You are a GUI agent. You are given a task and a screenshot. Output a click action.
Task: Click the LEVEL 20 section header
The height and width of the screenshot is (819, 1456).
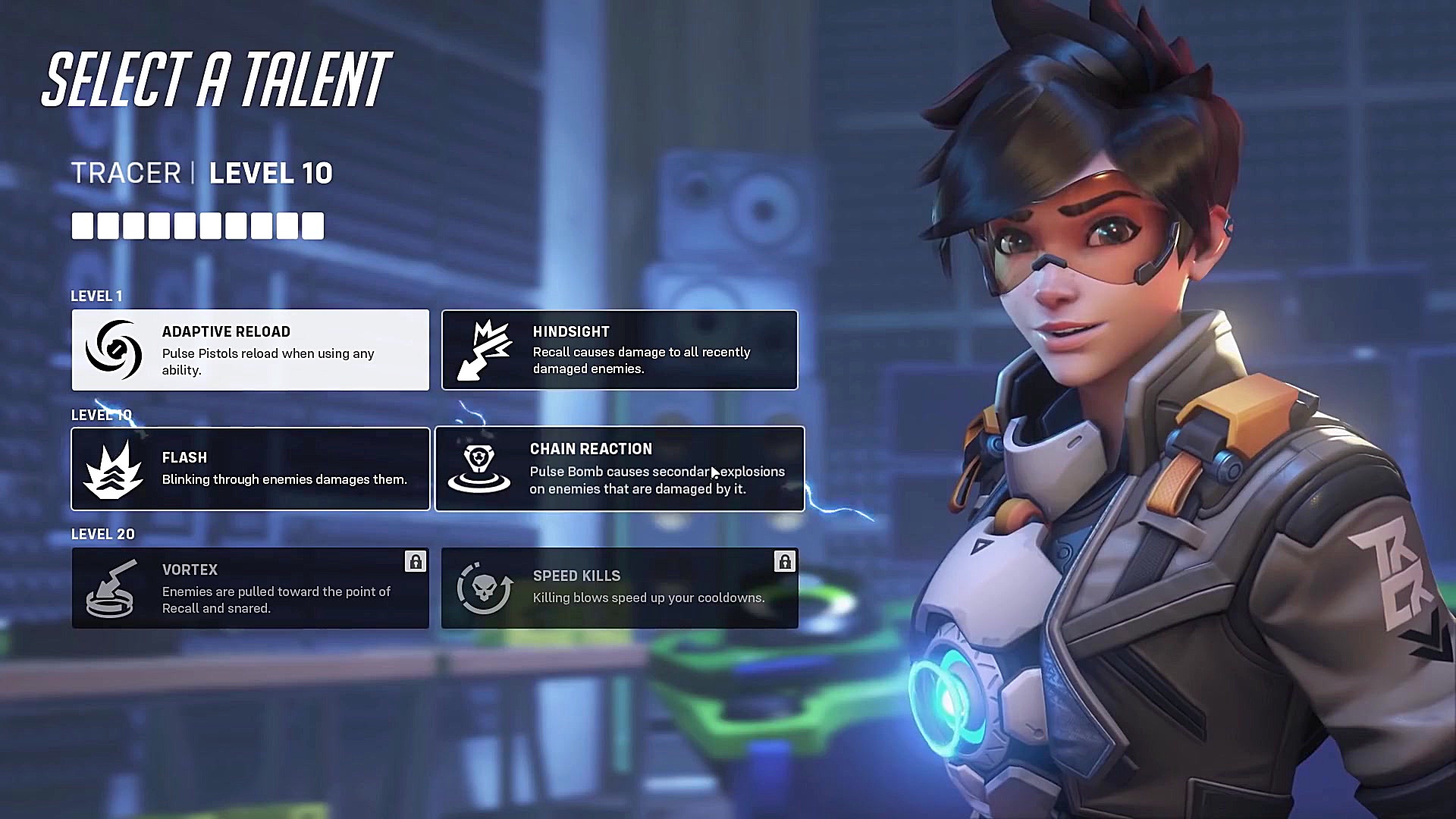(102, 534)
